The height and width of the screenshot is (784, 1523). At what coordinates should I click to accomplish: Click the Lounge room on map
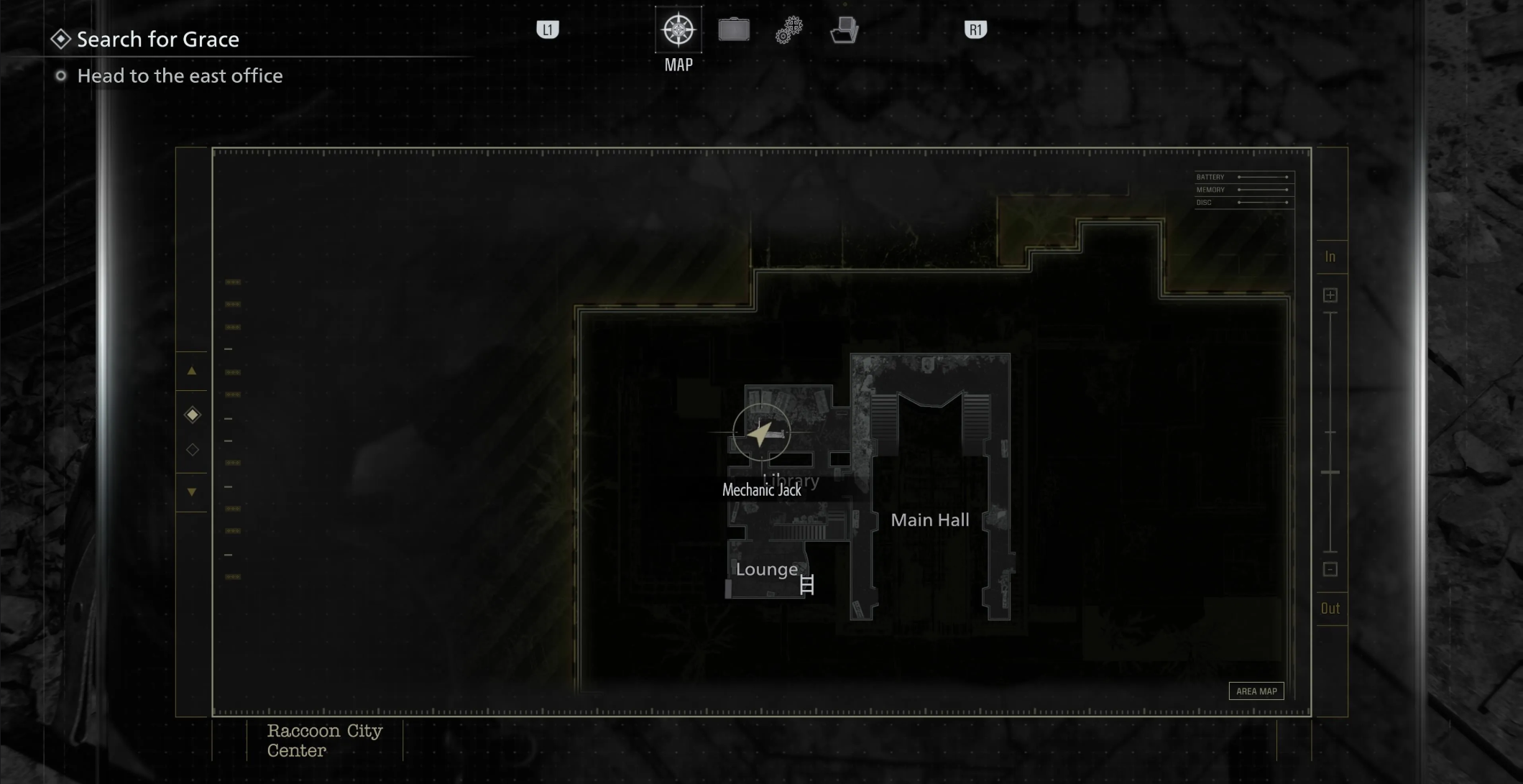click(x=766, y=570)
